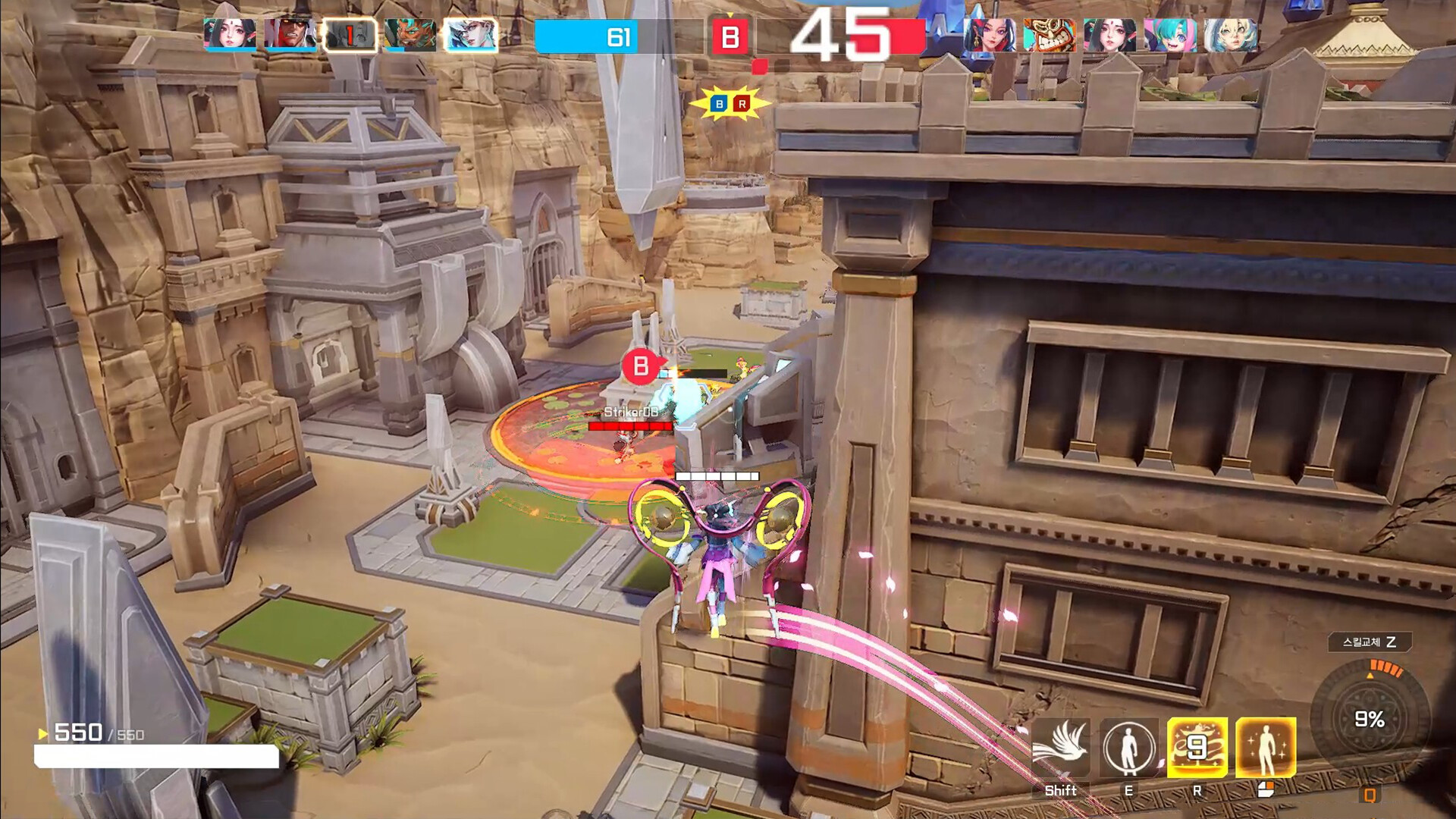
Task: Click the small mouse-button indicator under the passive skill
Action: click(1266, 789)
